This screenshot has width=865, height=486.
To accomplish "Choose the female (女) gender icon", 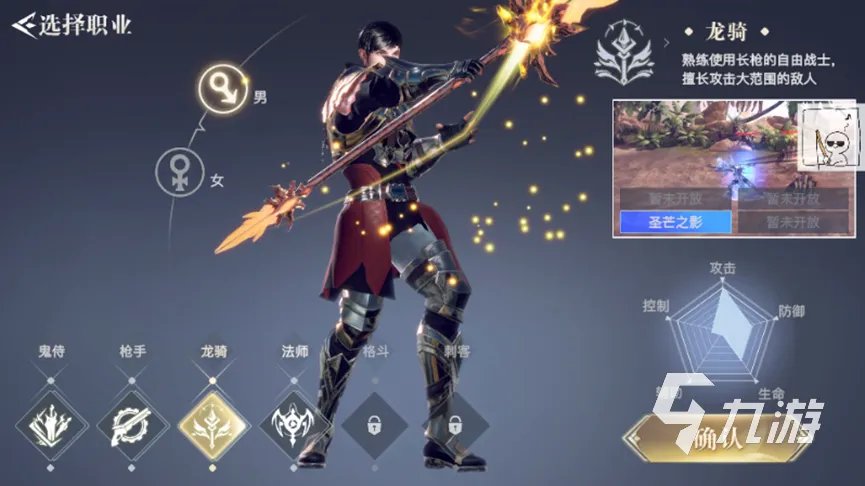I will pos(180,173).
